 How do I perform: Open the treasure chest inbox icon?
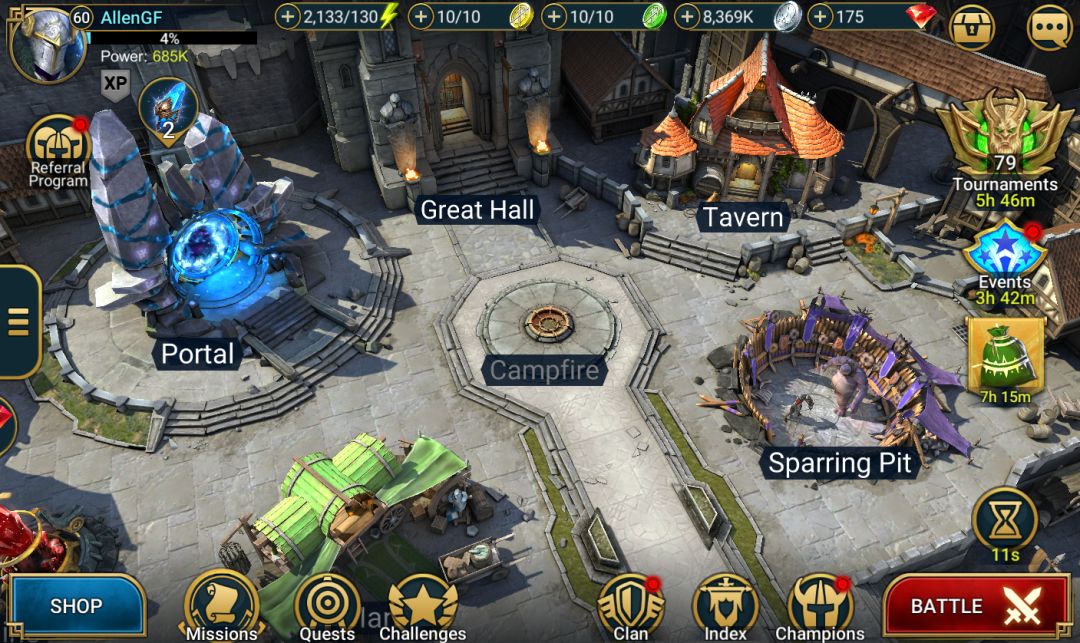[971, 27]
